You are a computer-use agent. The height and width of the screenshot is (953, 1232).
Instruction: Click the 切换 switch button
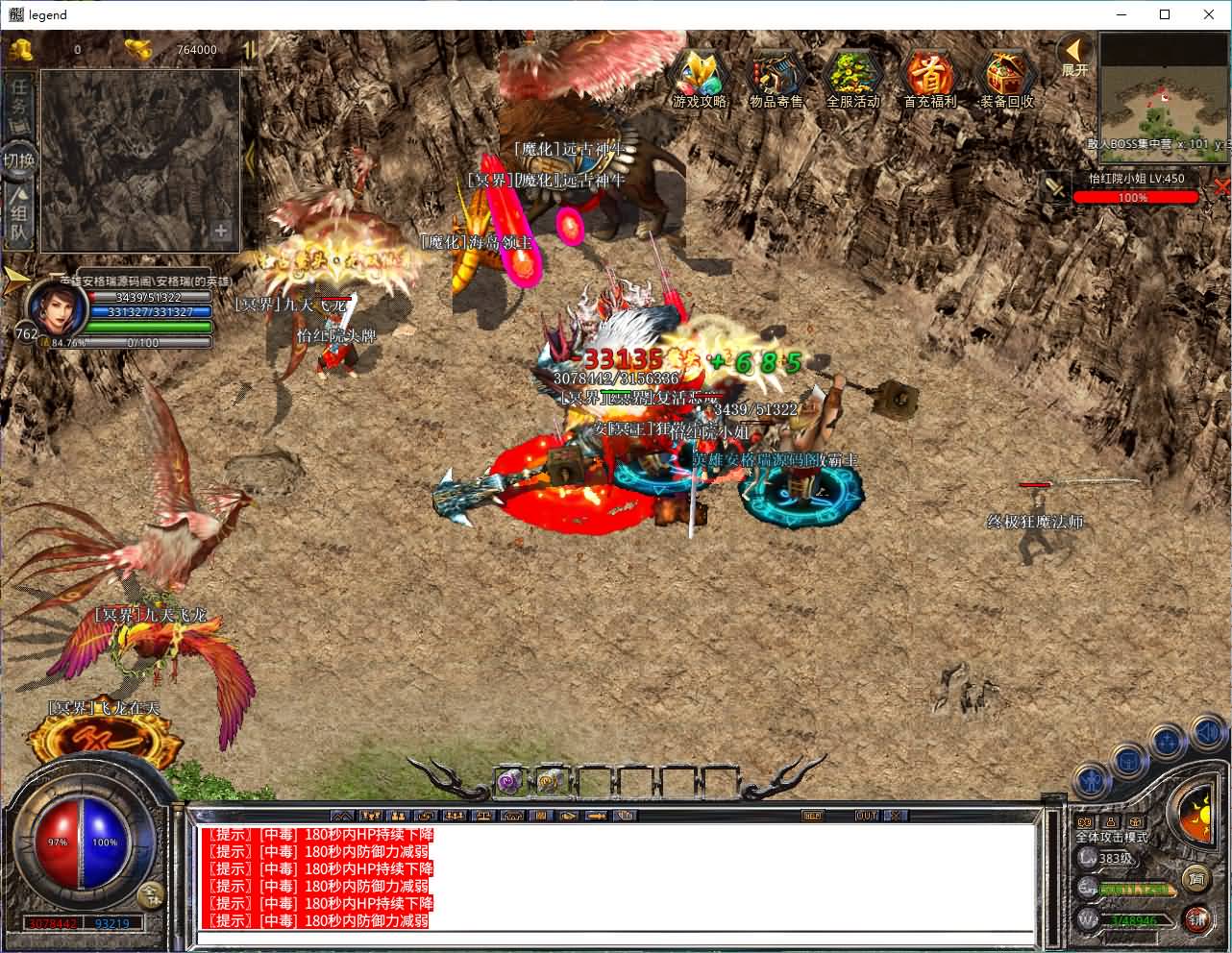coord(18,159)
